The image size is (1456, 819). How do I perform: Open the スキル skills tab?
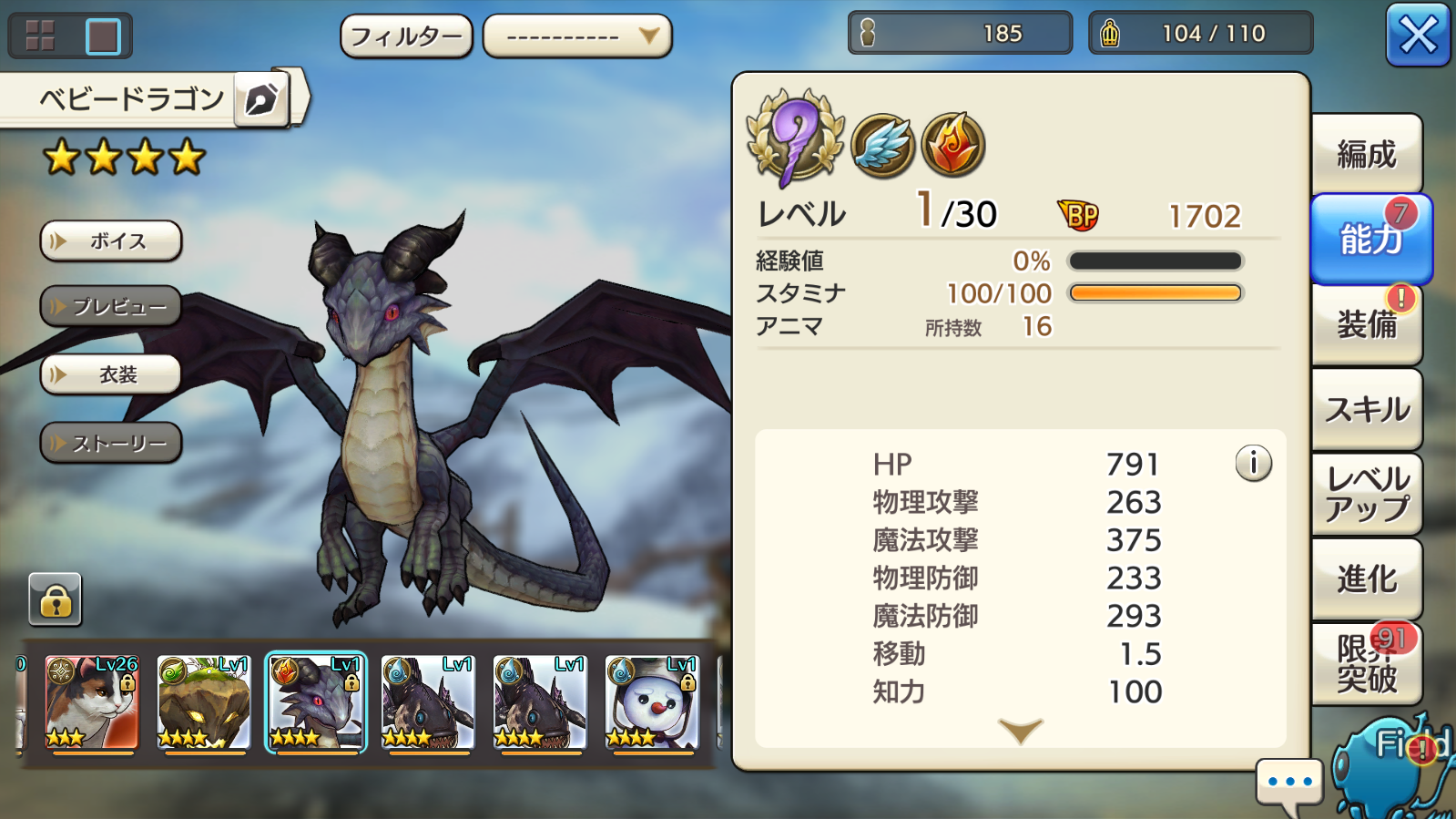(1366, 409)
